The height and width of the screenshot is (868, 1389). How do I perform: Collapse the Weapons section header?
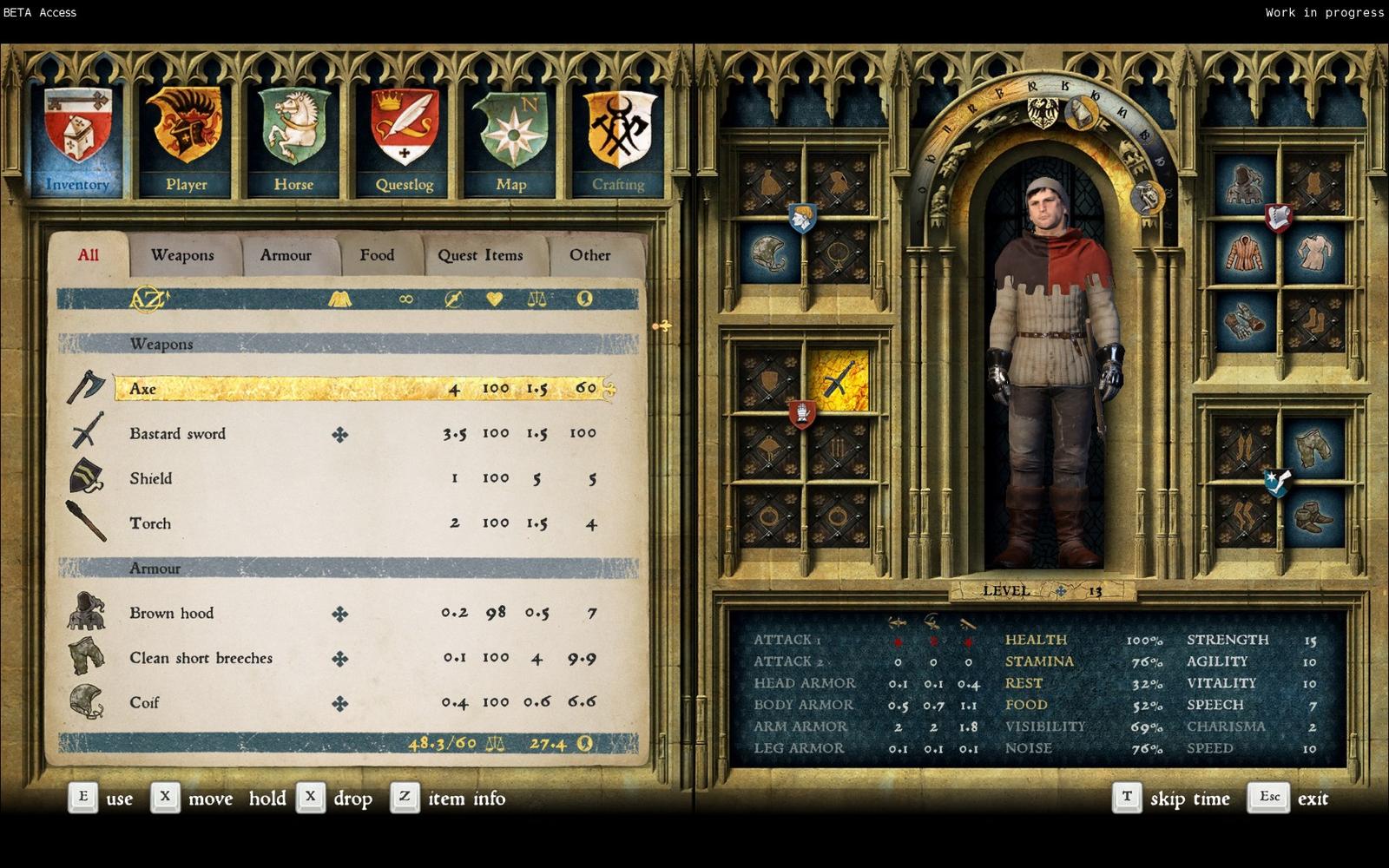161,344
